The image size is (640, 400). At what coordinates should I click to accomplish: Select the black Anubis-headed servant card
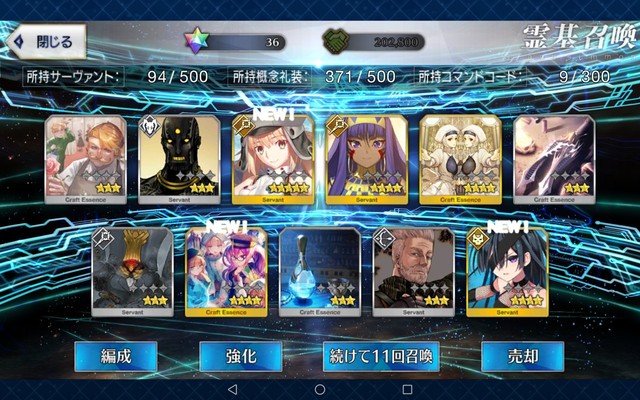click(178, 160)
